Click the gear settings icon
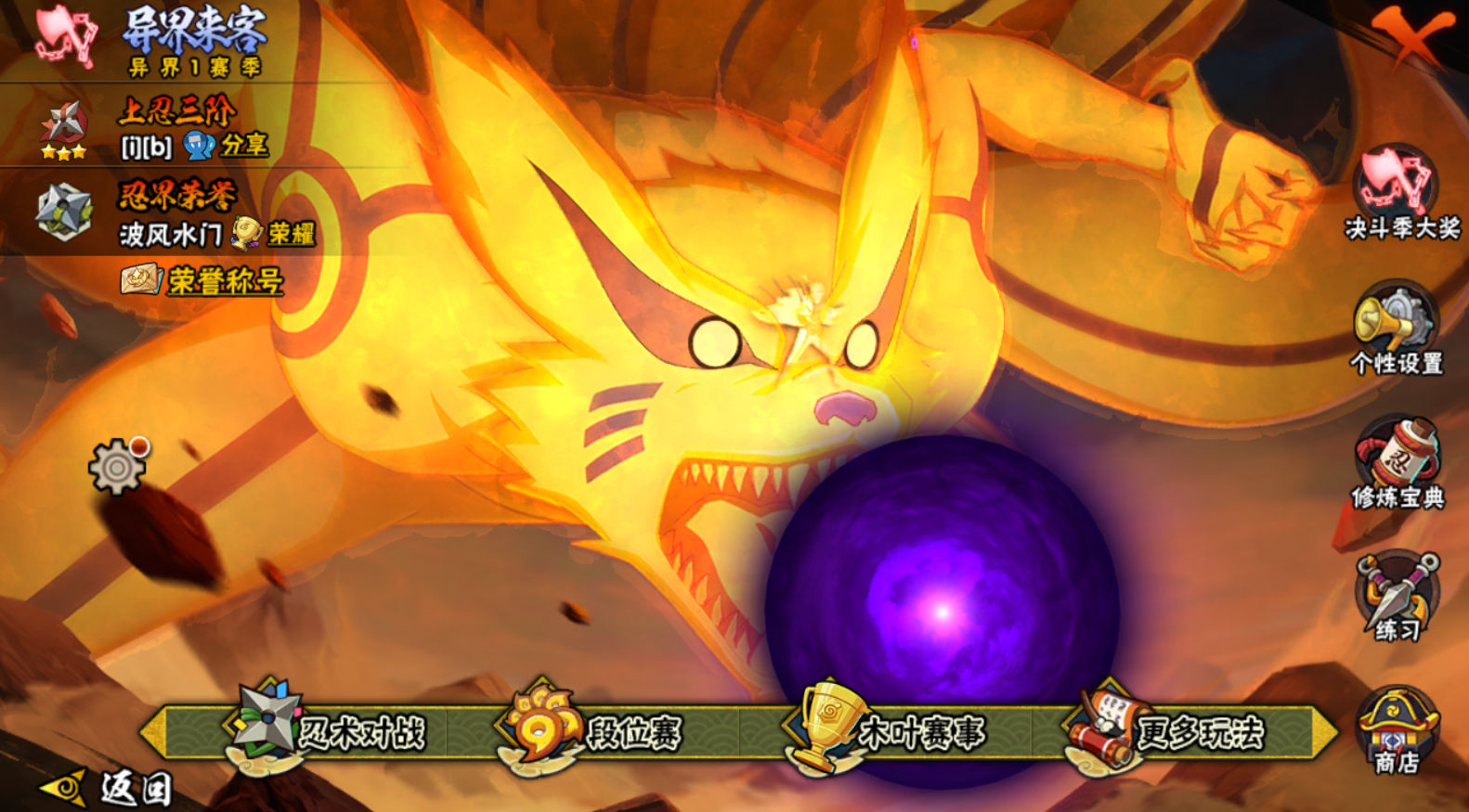The height and width of the screenshot is (812, 1469). tap(117, 467)
